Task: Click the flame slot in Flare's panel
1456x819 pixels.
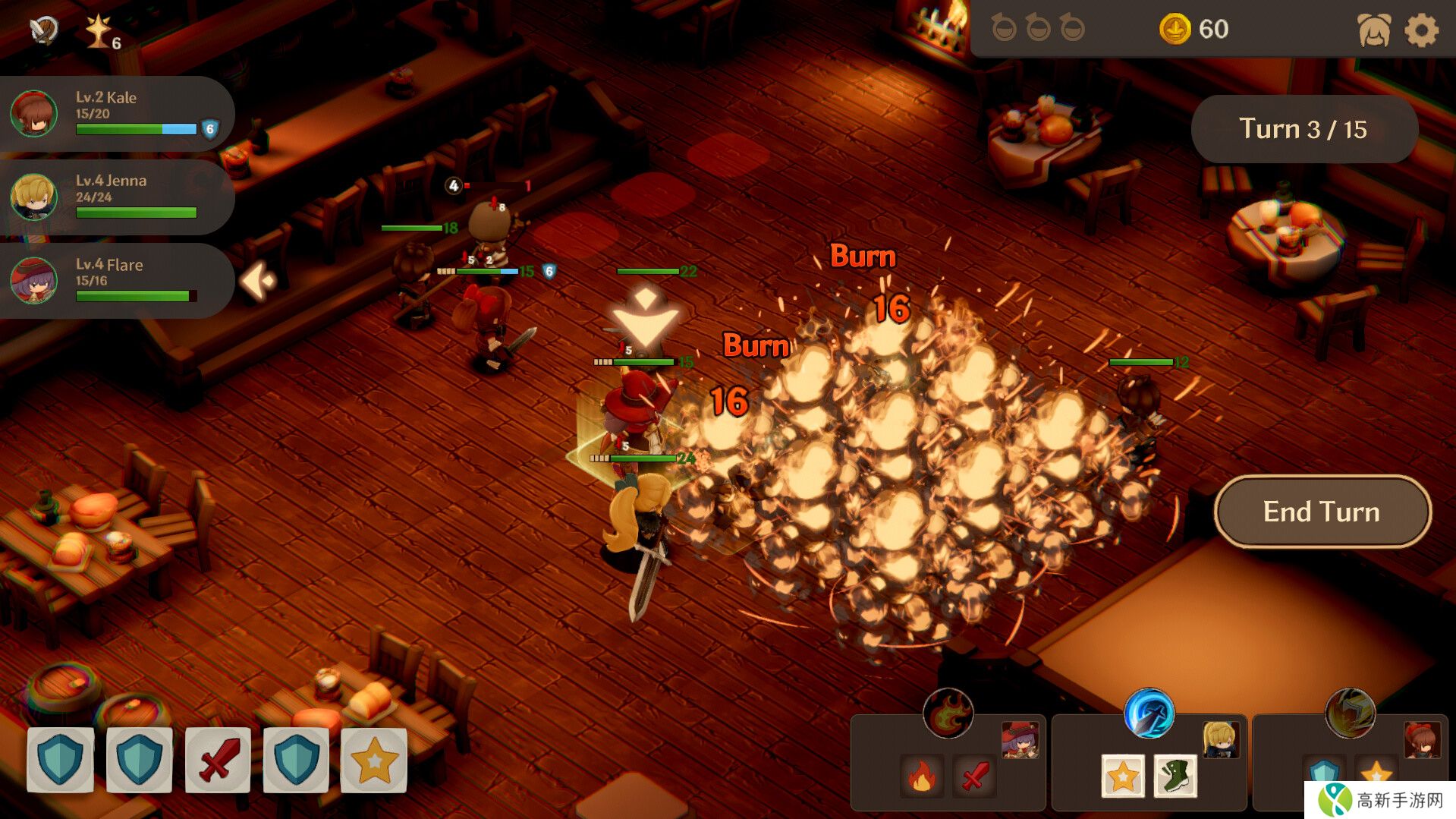Action: click(x=922, y=776)
